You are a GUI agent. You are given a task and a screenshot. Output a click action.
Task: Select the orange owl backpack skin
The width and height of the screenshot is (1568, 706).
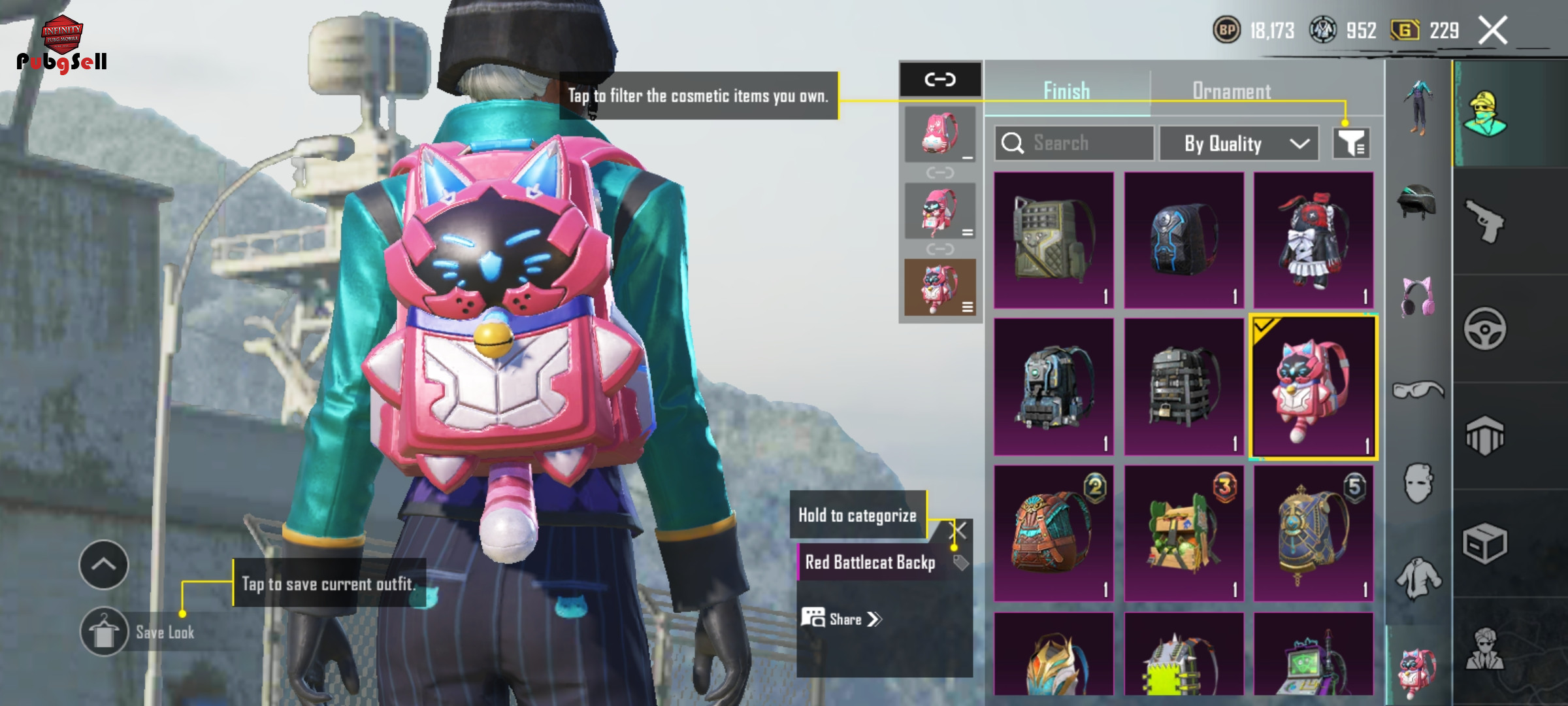1053,533
